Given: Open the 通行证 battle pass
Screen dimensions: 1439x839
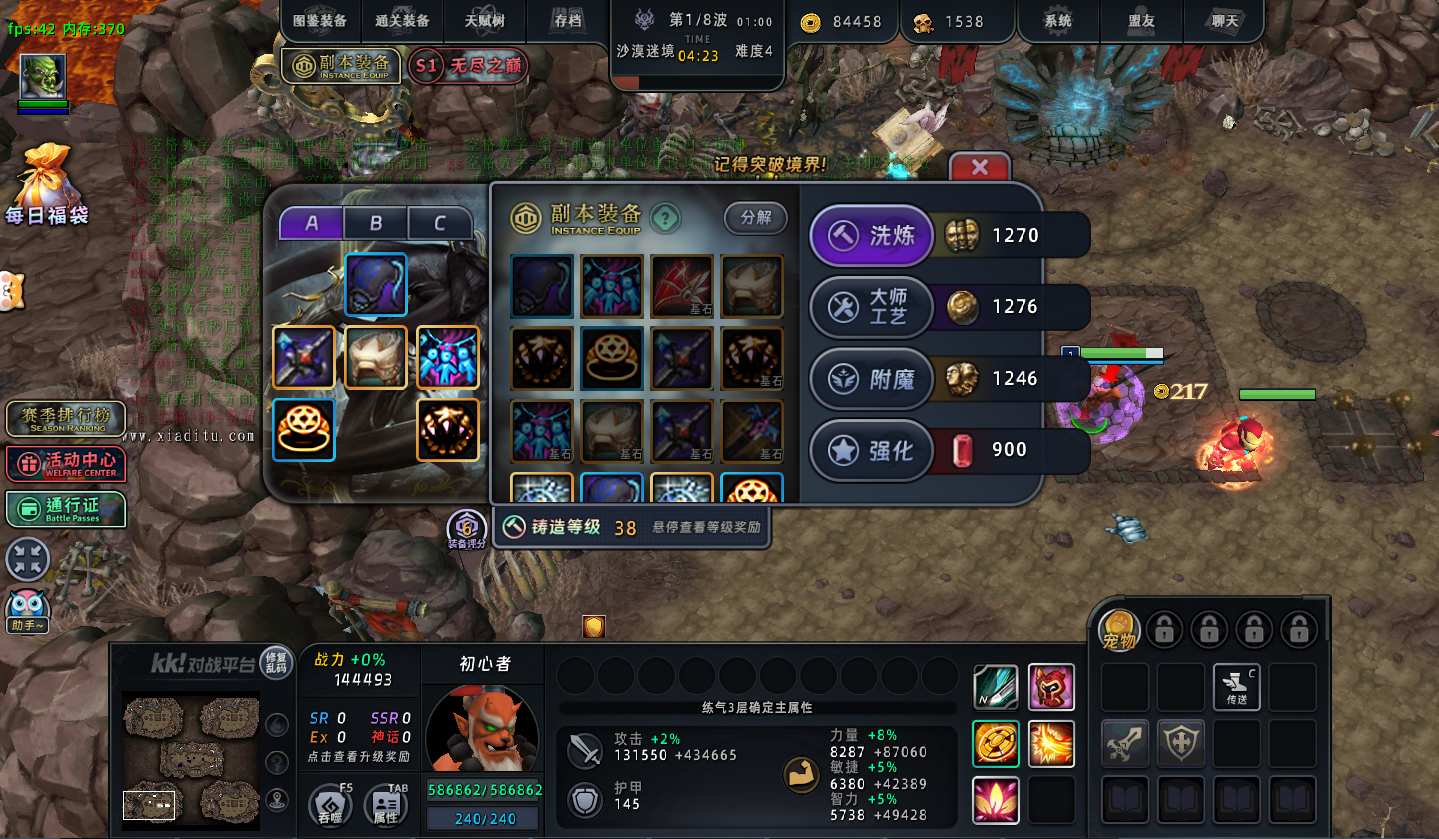Looking at the screenshot, I should tap(66, 509).
